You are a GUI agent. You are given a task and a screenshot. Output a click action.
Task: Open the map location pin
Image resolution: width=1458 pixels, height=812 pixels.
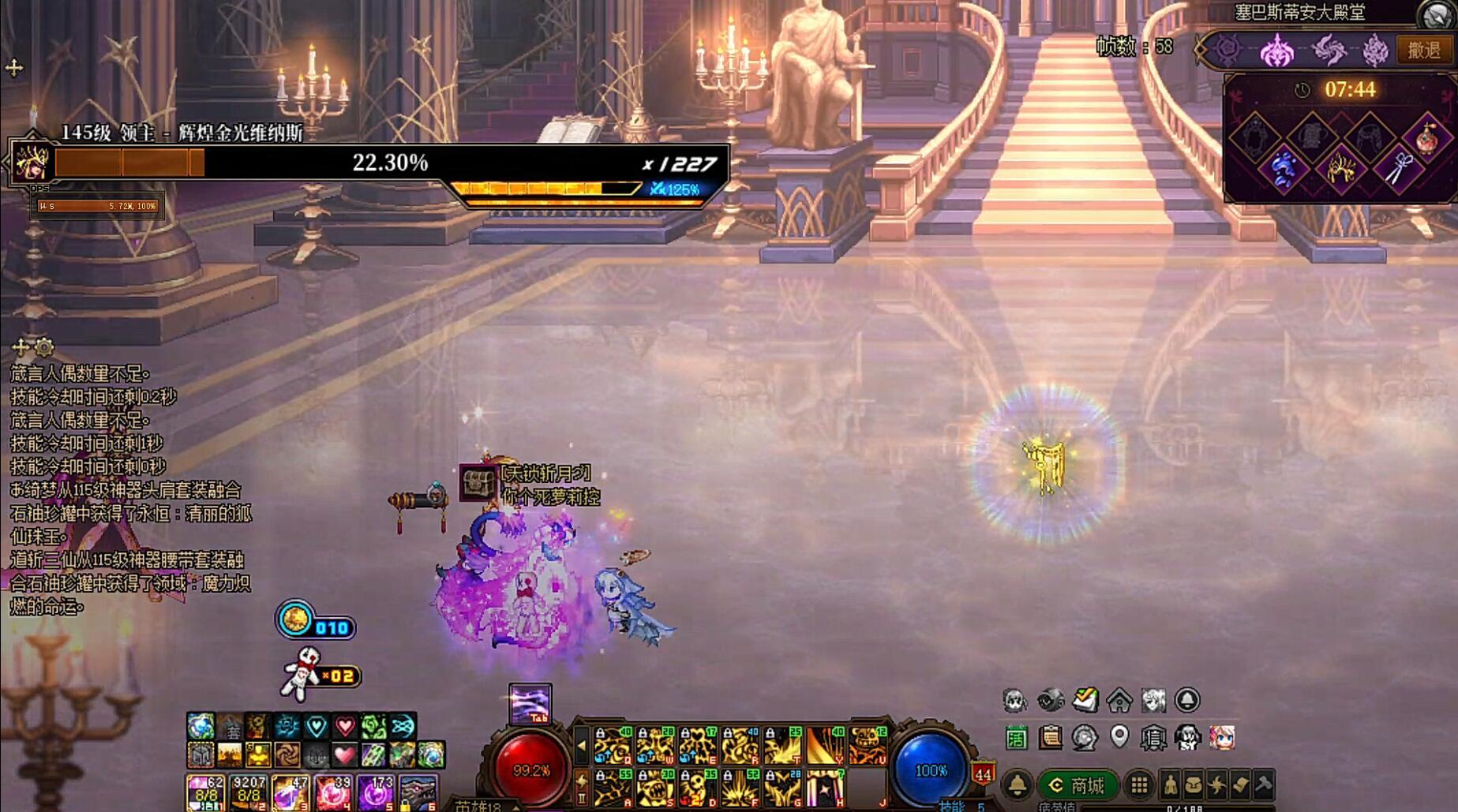1119,737
